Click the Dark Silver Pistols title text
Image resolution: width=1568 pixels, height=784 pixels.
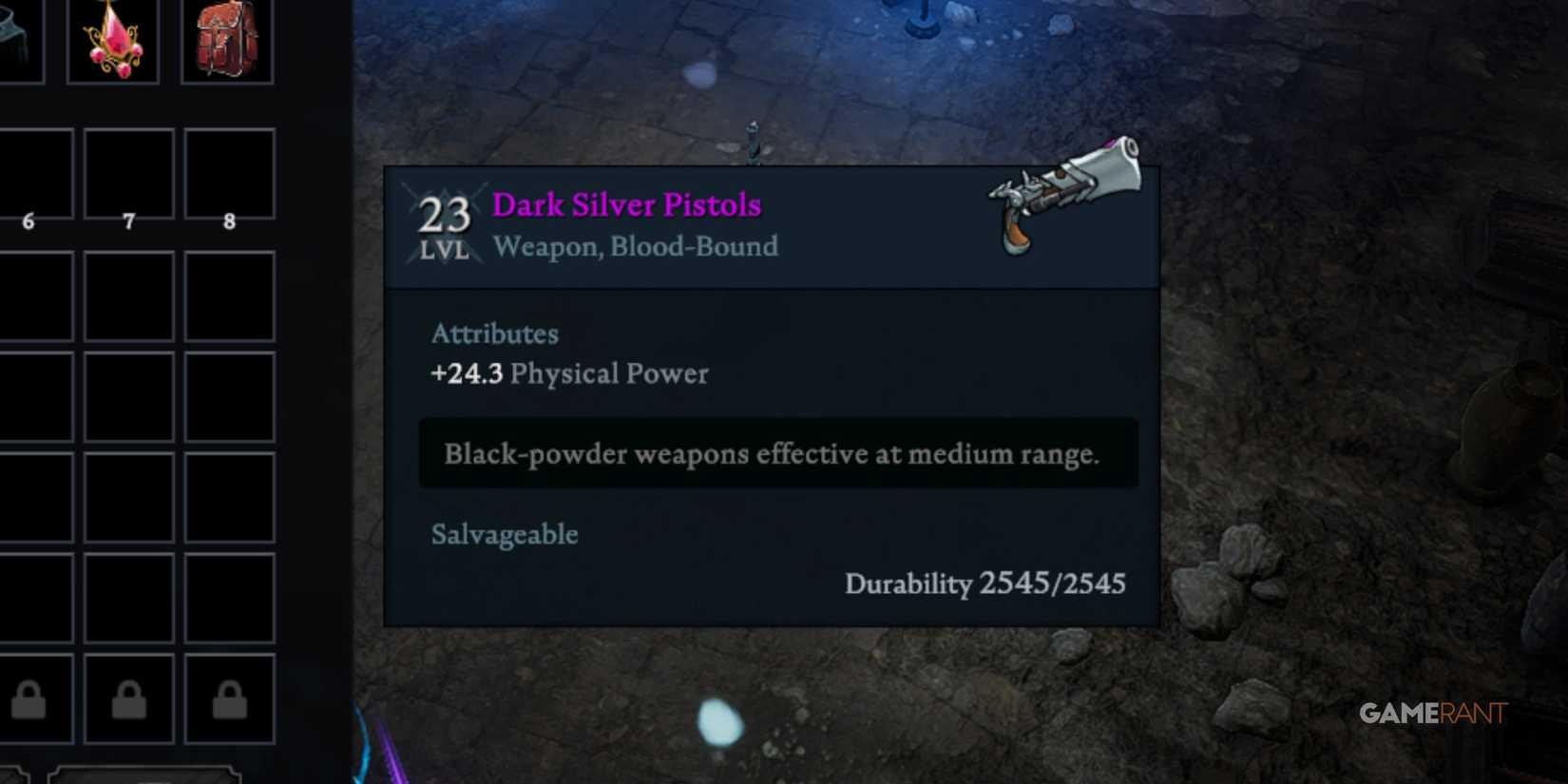click(626, 204)
